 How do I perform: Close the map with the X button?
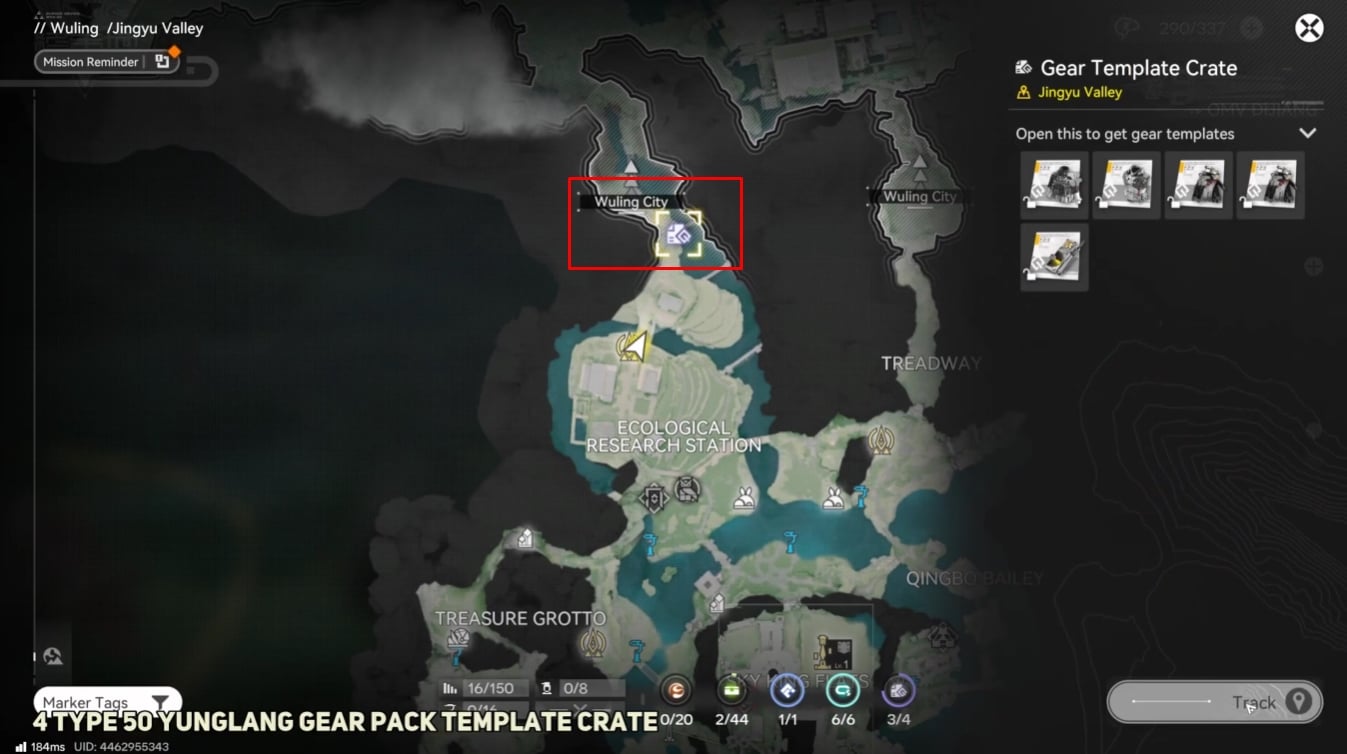[1309, 28]
